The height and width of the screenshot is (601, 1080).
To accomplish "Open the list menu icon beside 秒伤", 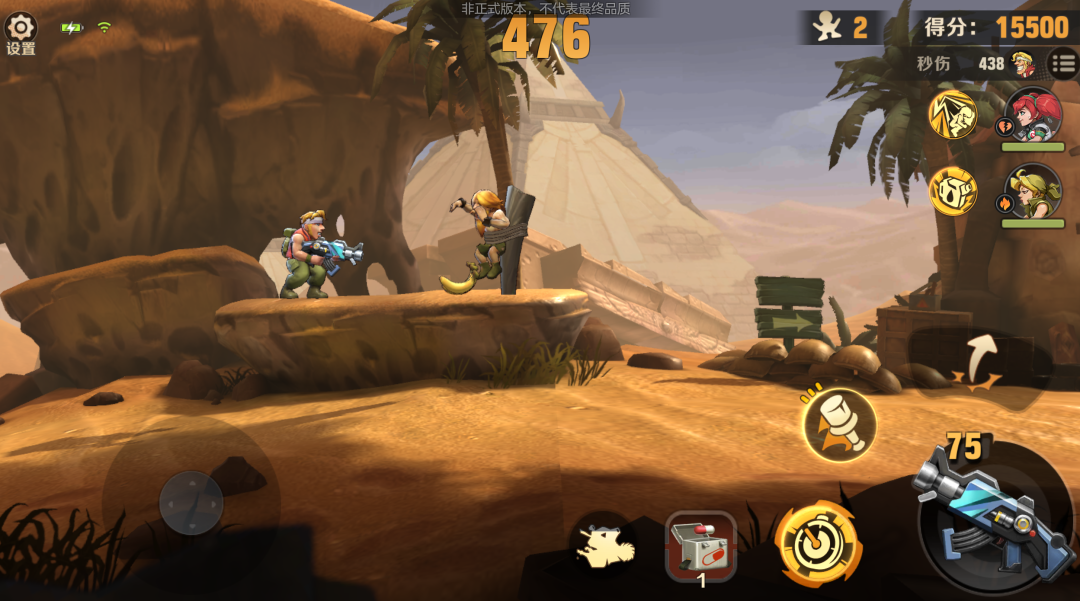I will pyautogui.click(x=1062, y=64).
